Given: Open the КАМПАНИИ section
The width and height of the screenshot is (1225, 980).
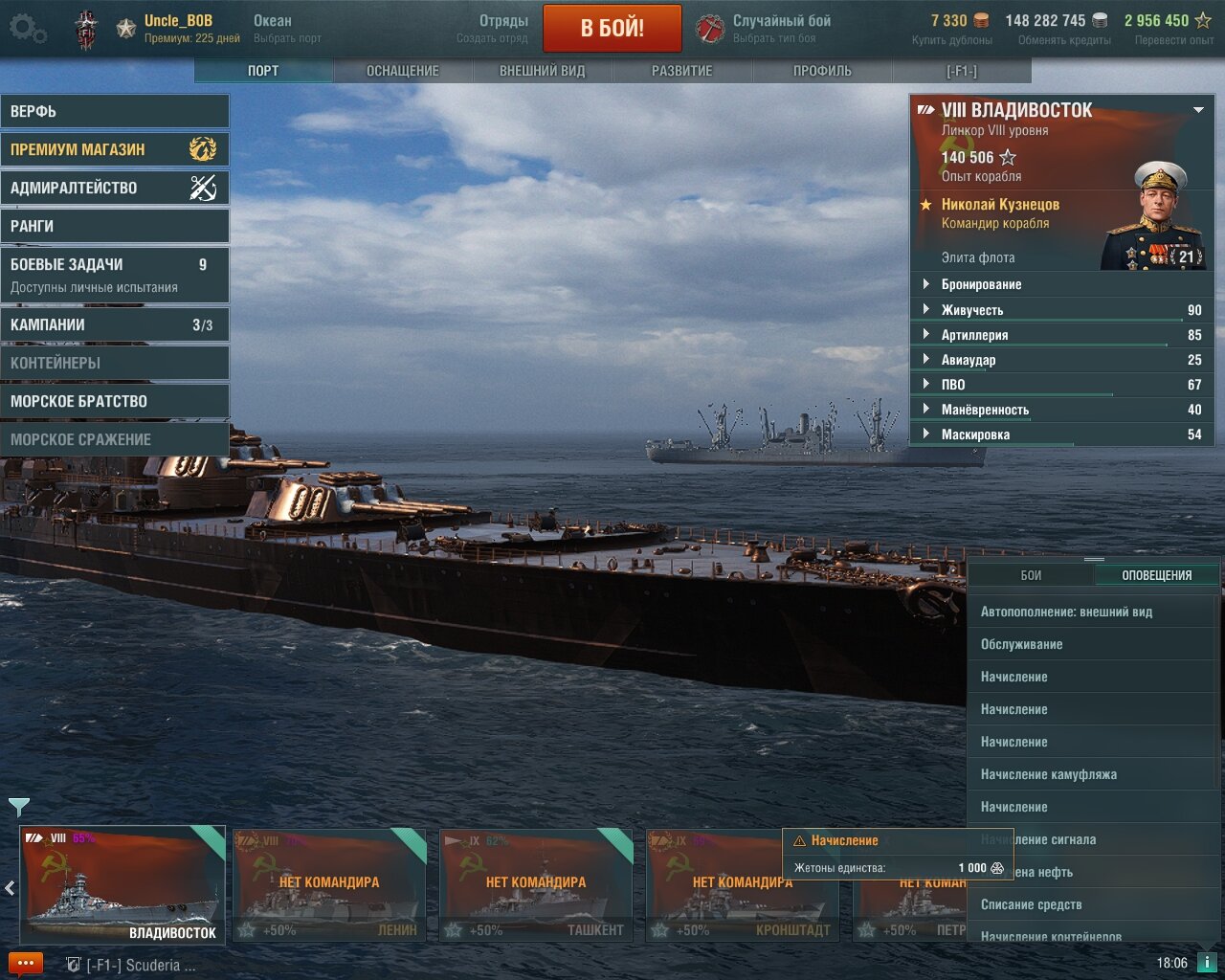Looking at the screenshot, I should 114,324.
